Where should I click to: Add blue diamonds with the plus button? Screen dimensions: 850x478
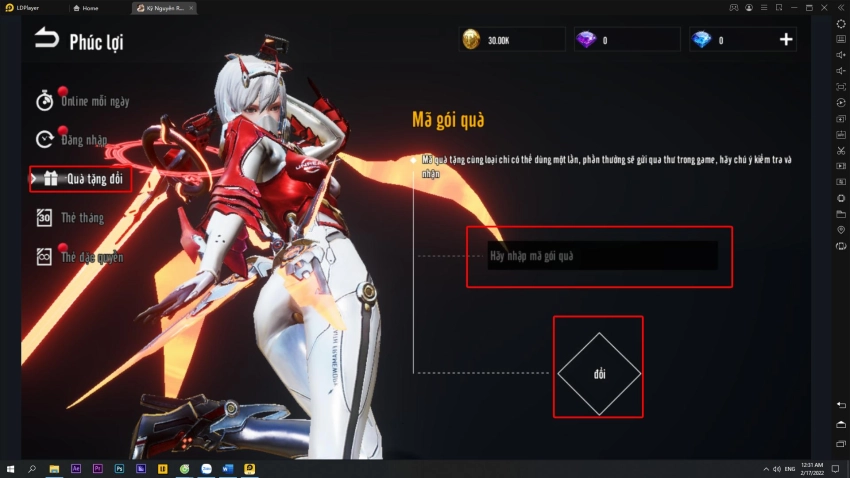(x=786, y=40)
